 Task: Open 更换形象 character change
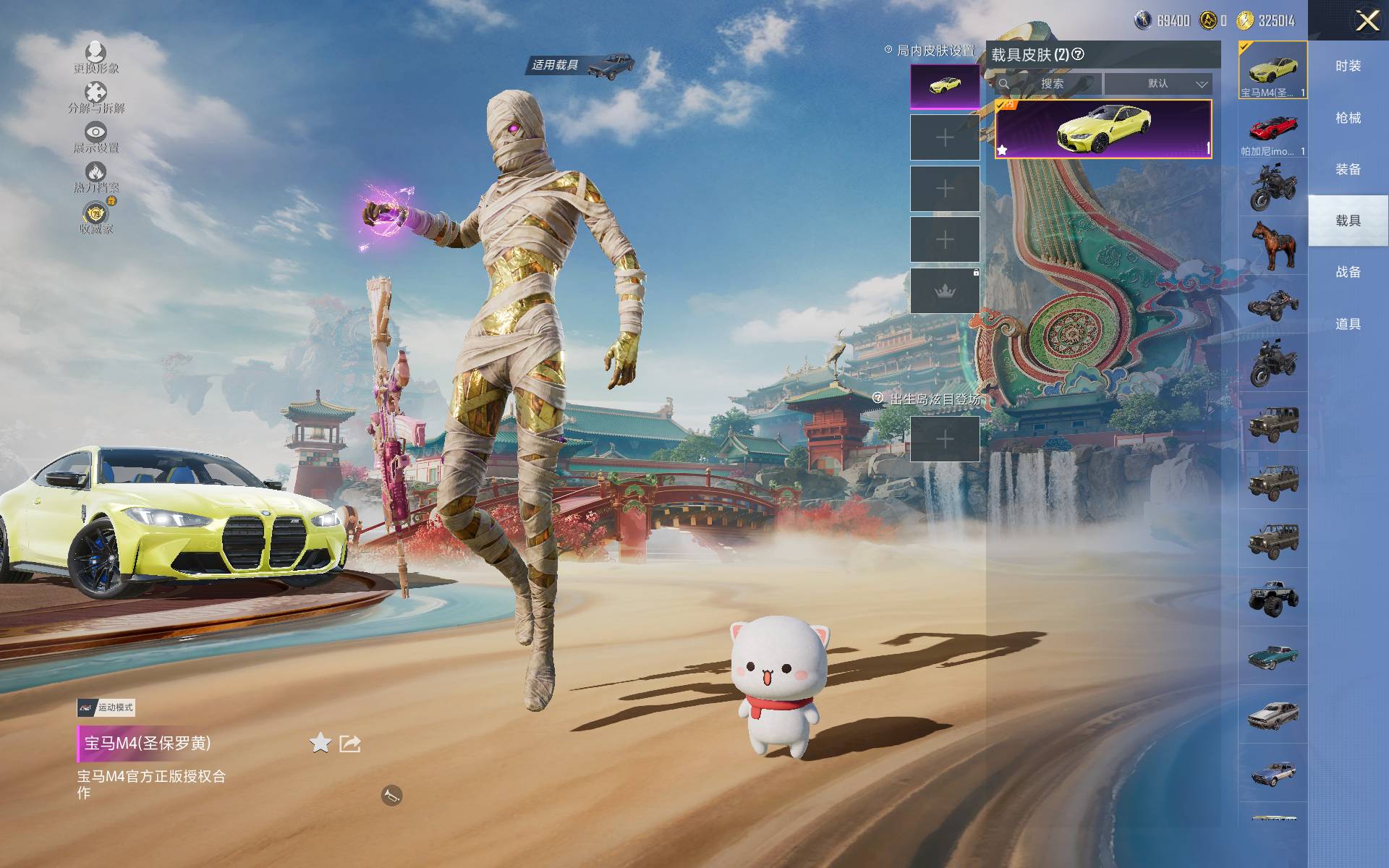point(95,56)
